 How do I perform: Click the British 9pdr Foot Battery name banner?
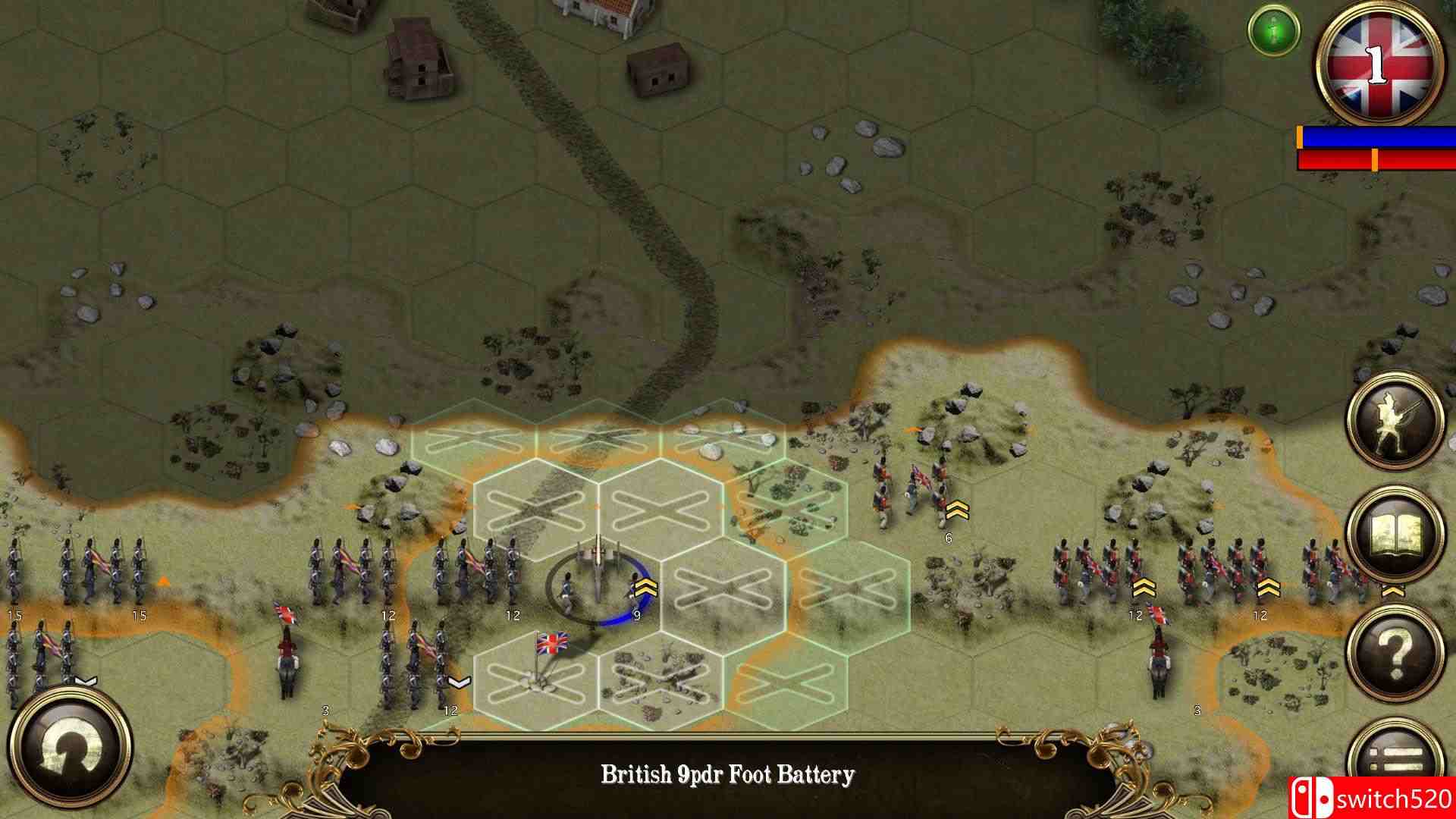pyautogui.click(x=728, y=774)
